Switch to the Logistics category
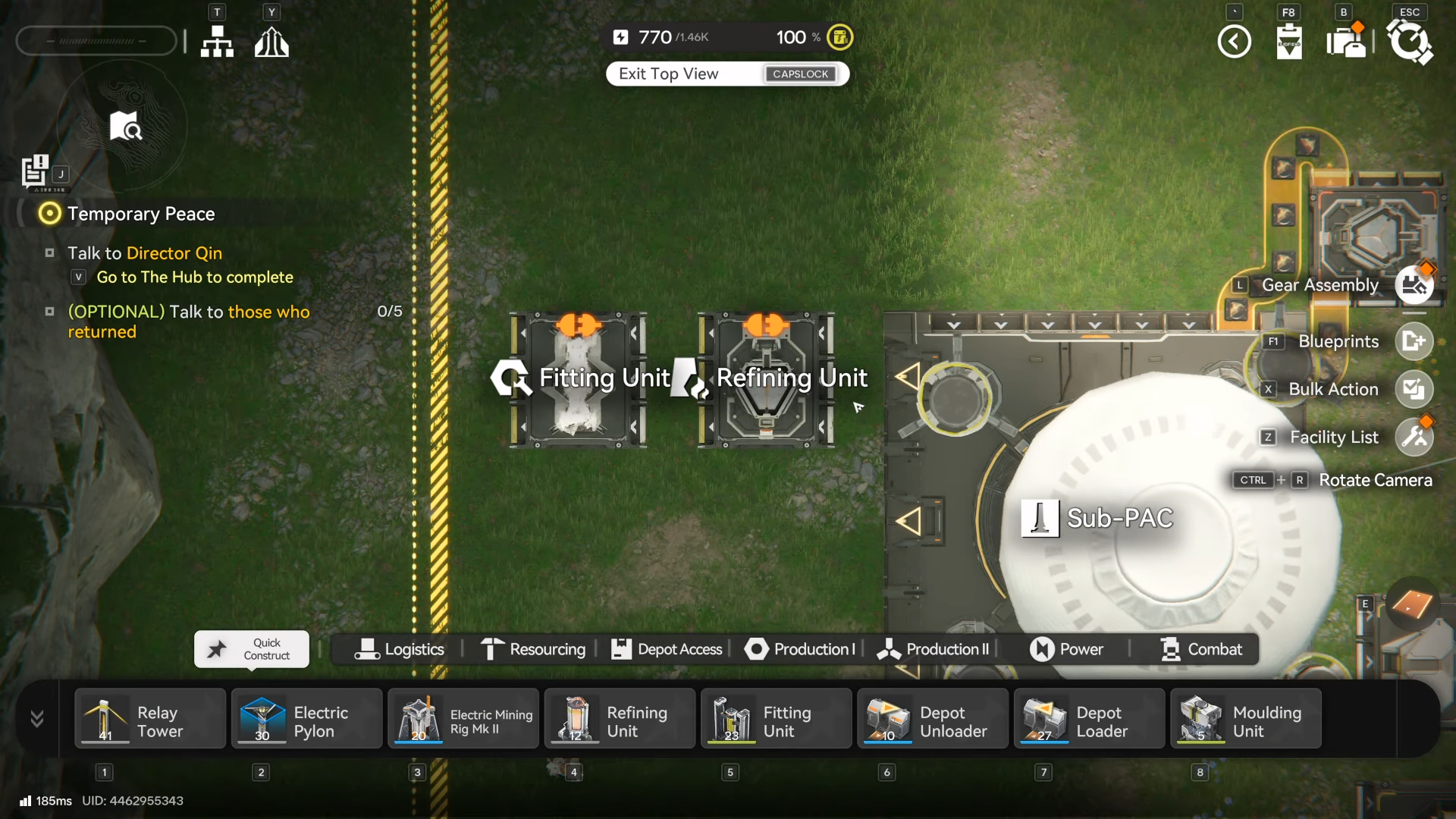1456x819 pixels. pyautogui.click(x=399, y=649)
